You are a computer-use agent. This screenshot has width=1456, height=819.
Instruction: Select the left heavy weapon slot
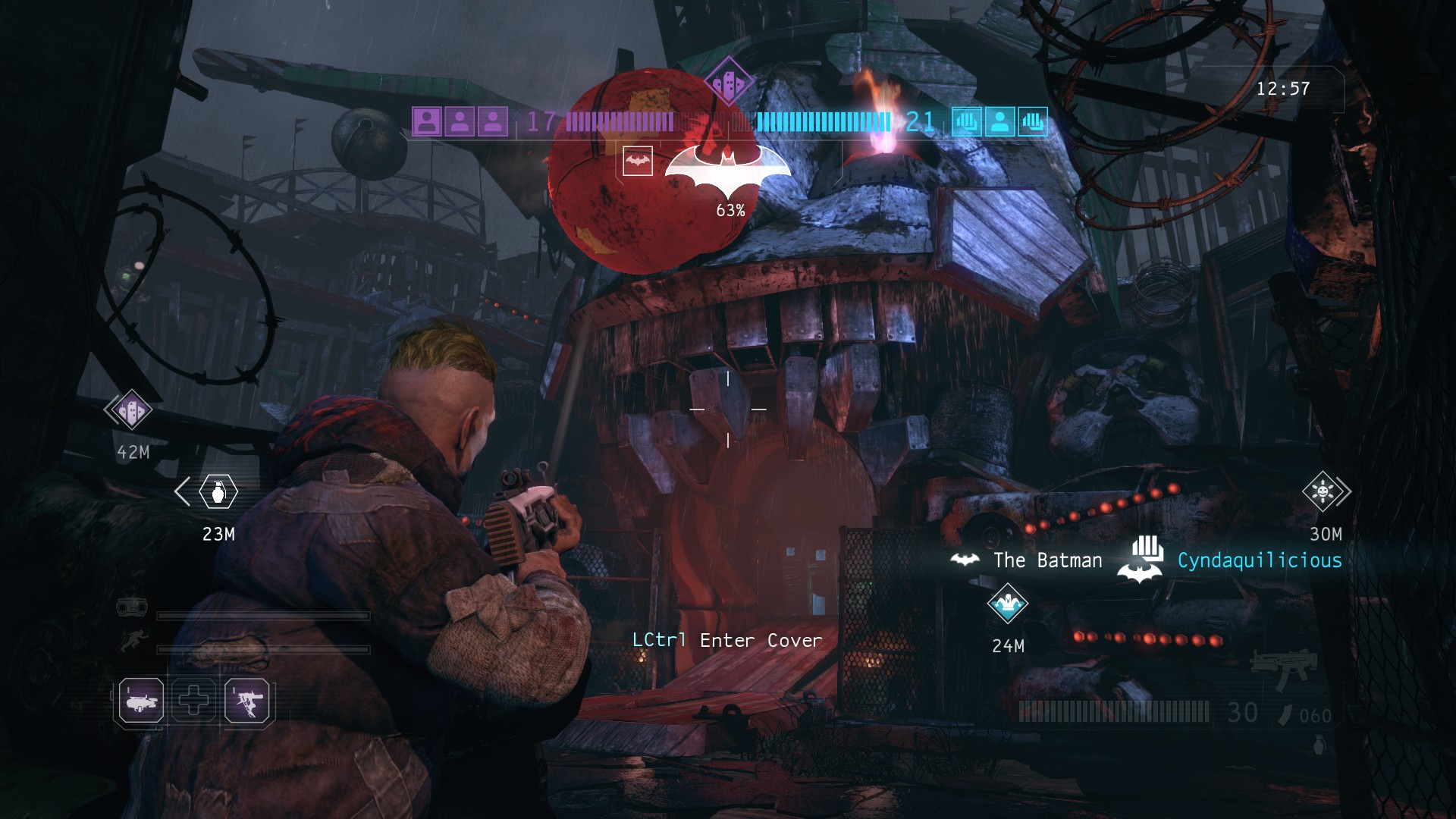pos(141,700)
